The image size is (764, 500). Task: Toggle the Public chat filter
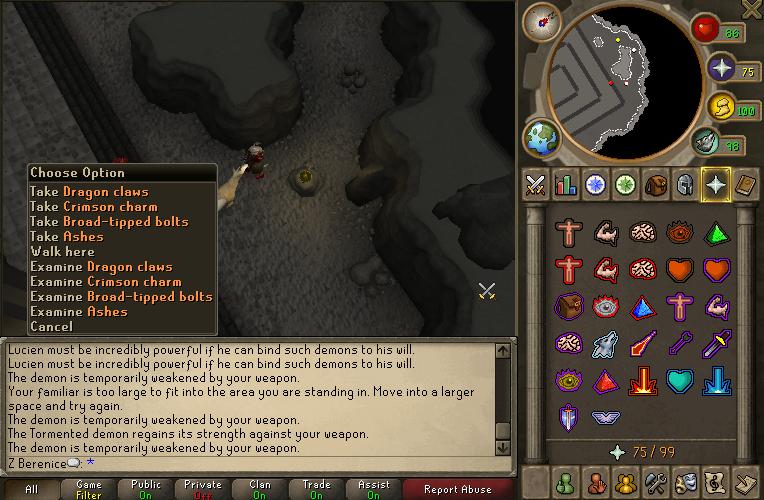147,489
